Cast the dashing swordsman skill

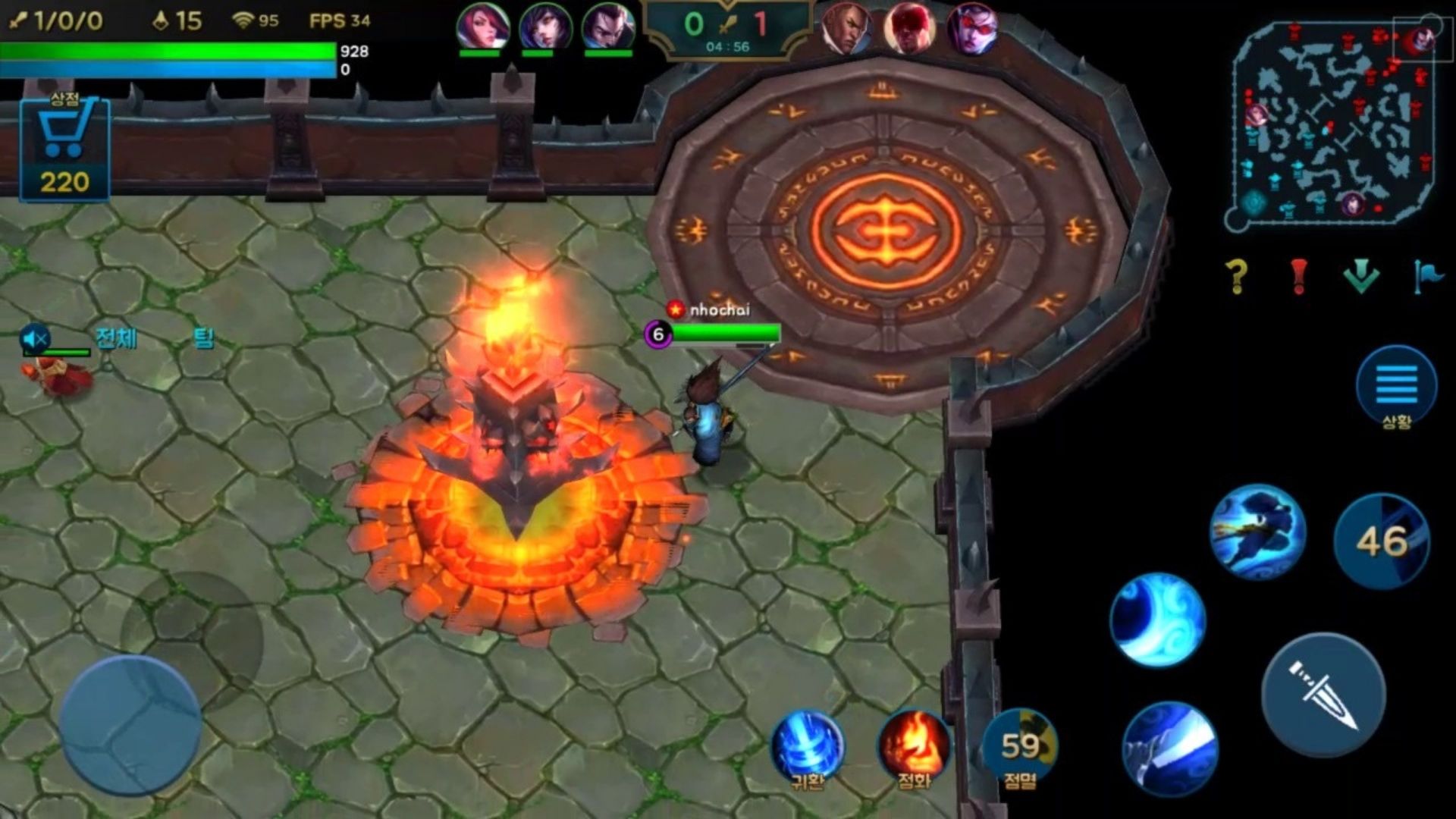pos(1257,532)
